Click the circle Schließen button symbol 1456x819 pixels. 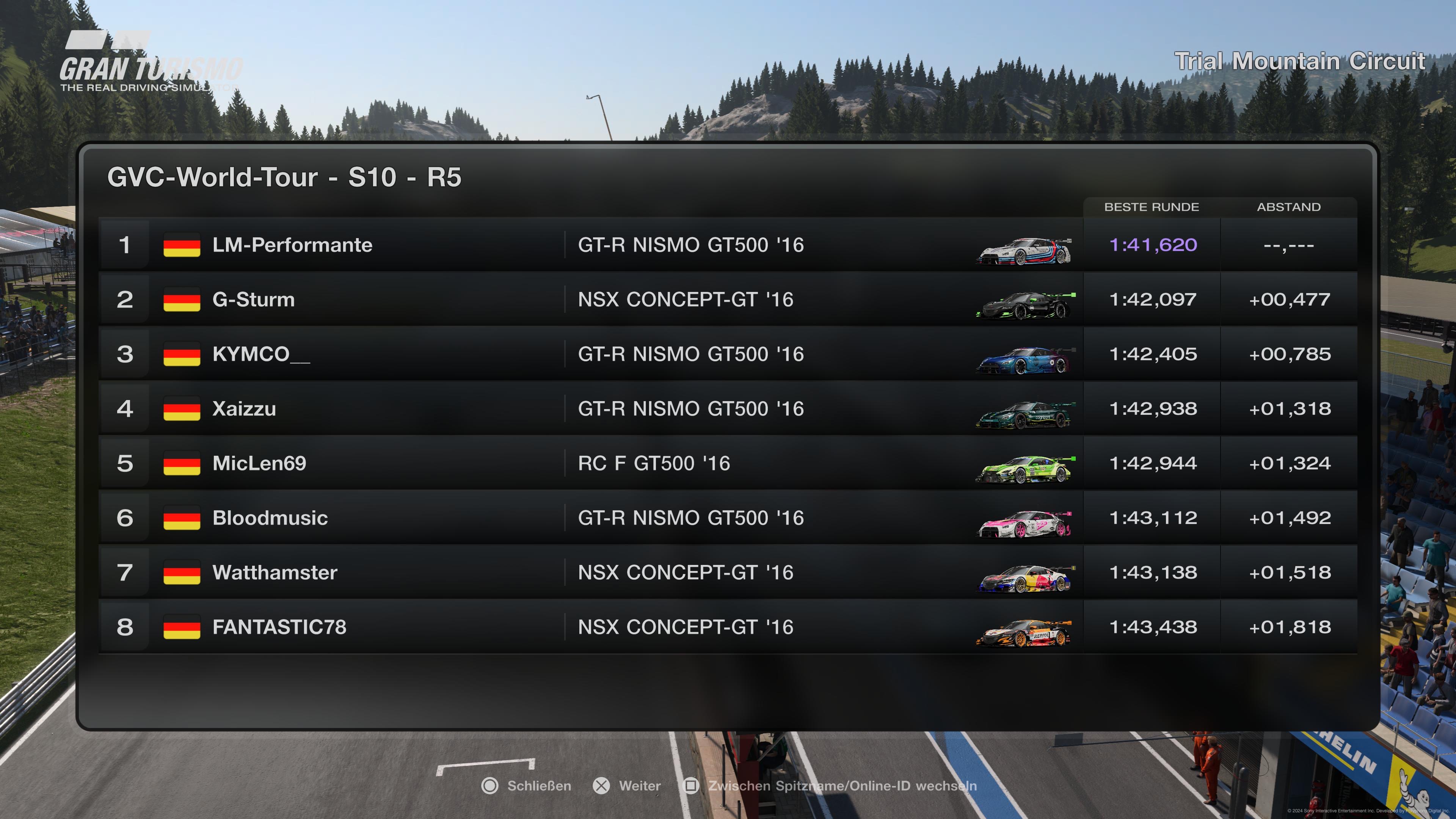click(490, 786)
